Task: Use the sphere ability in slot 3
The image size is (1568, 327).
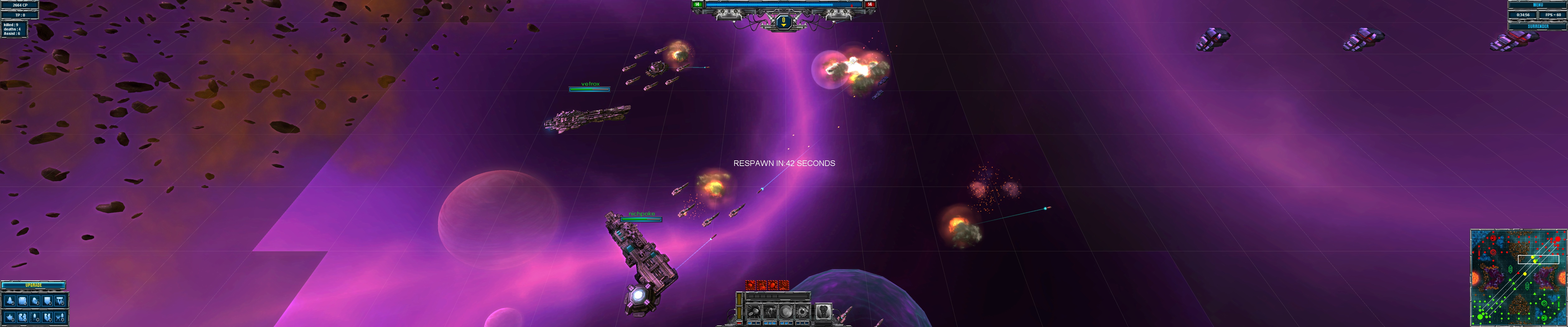Action: (x=786, y=312)
